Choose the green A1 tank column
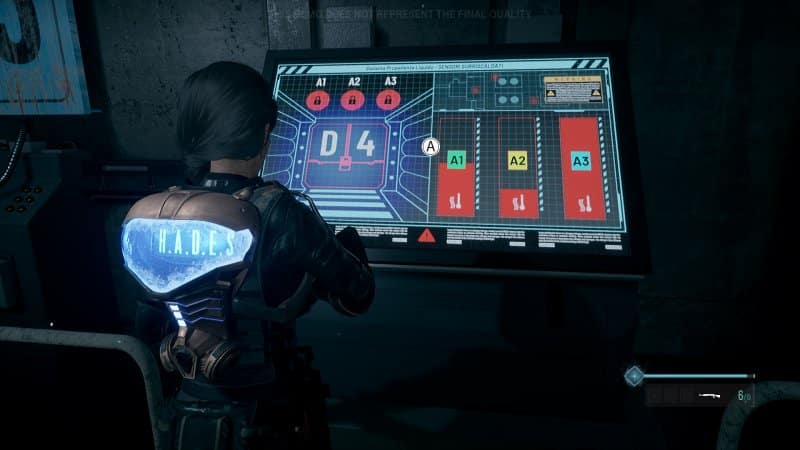The width and height of the screenshot is (800, 450). 457,168
